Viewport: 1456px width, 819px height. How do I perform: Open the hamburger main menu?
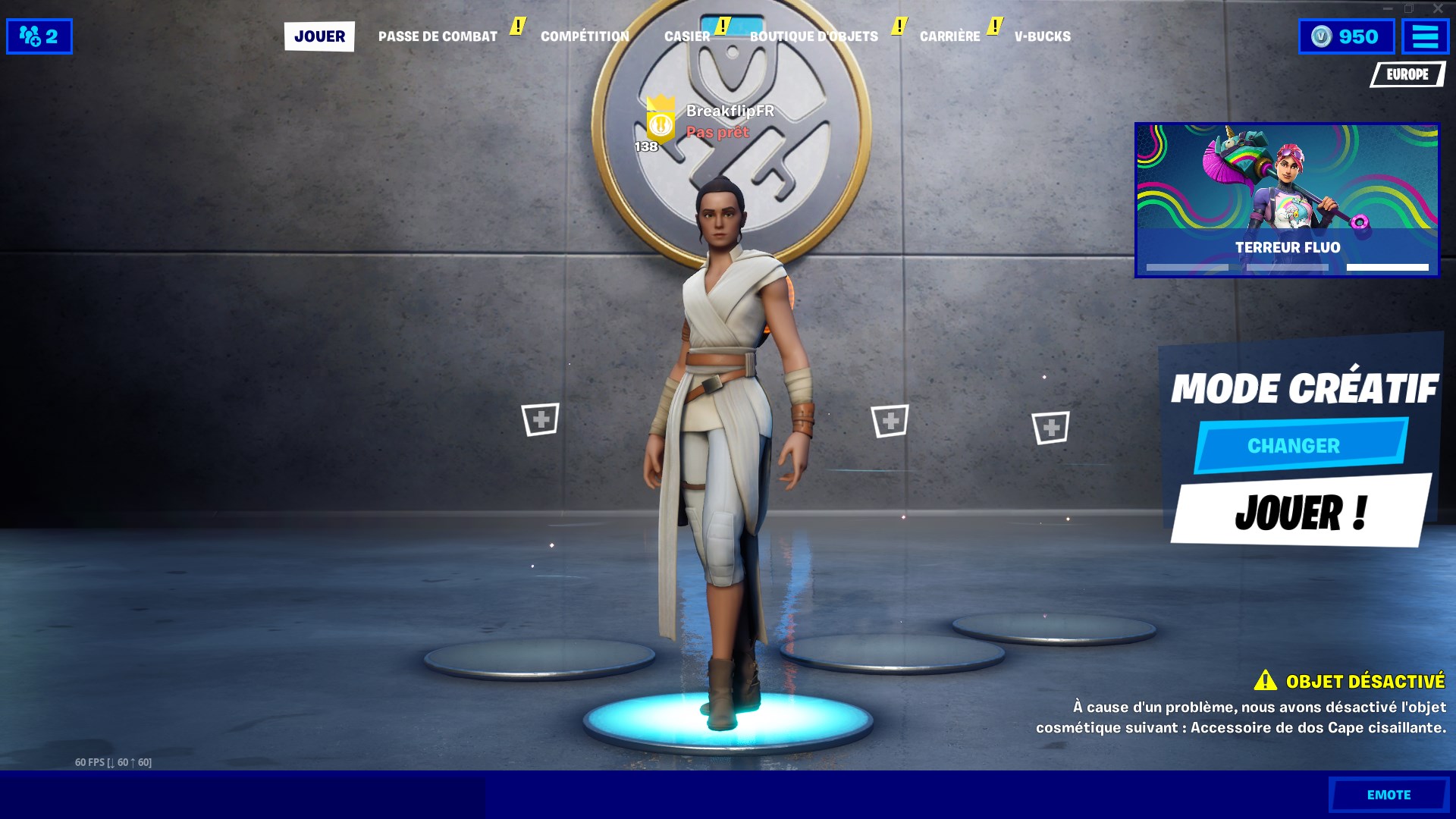pyautogui.click(x=1425, y=36)
